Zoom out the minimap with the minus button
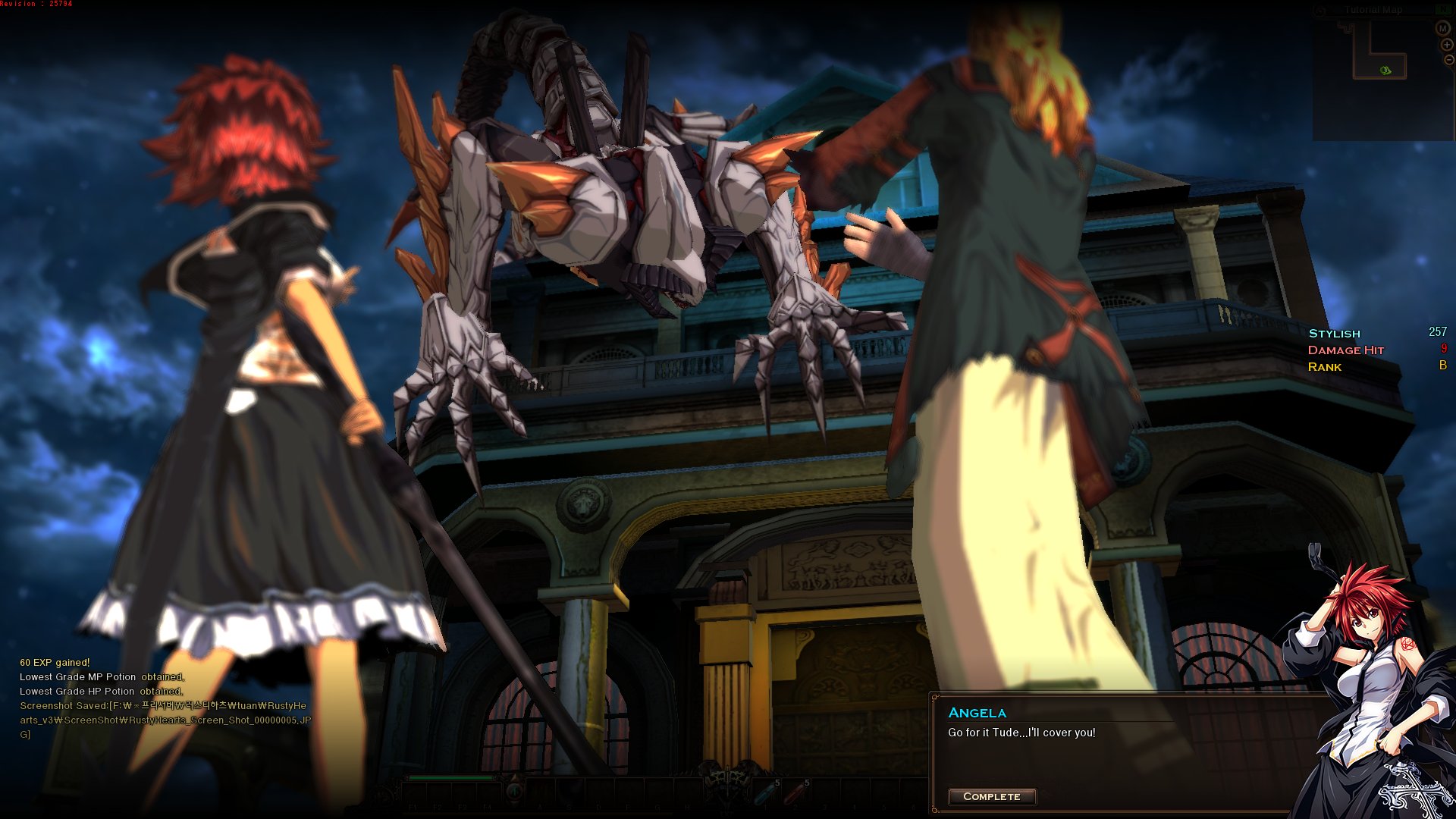This screenshot has width=1456, height=819. click(1448, 60)
